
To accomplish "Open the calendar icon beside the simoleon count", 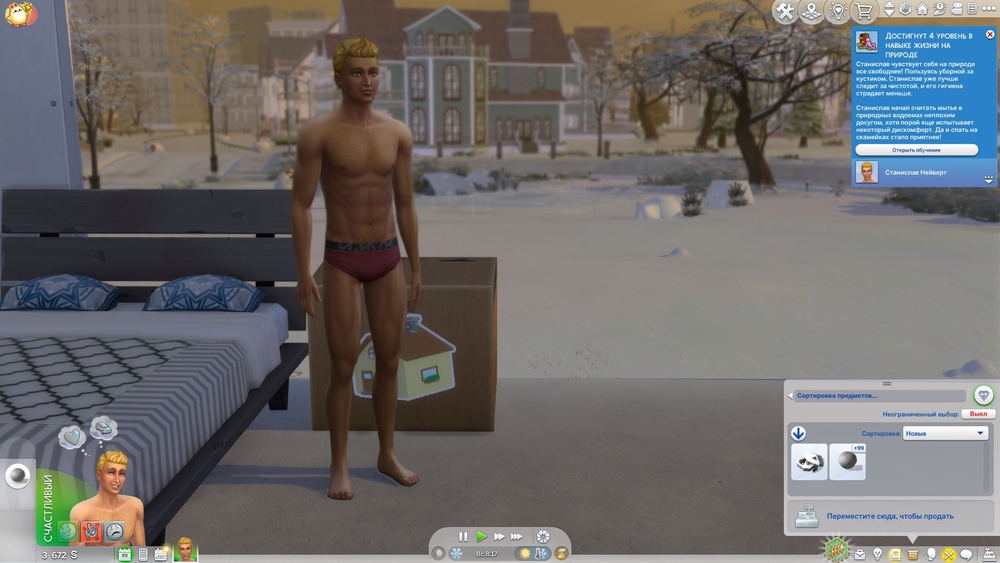I will [125, 554].
